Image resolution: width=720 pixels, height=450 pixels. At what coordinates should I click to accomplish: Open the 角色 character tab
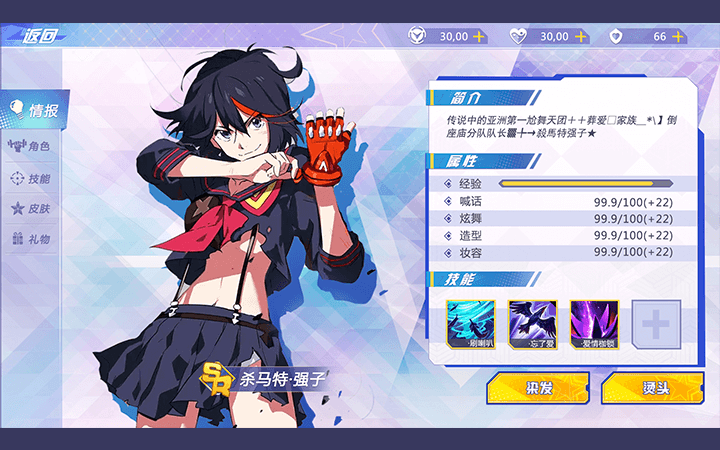click(x=30, y=146)
